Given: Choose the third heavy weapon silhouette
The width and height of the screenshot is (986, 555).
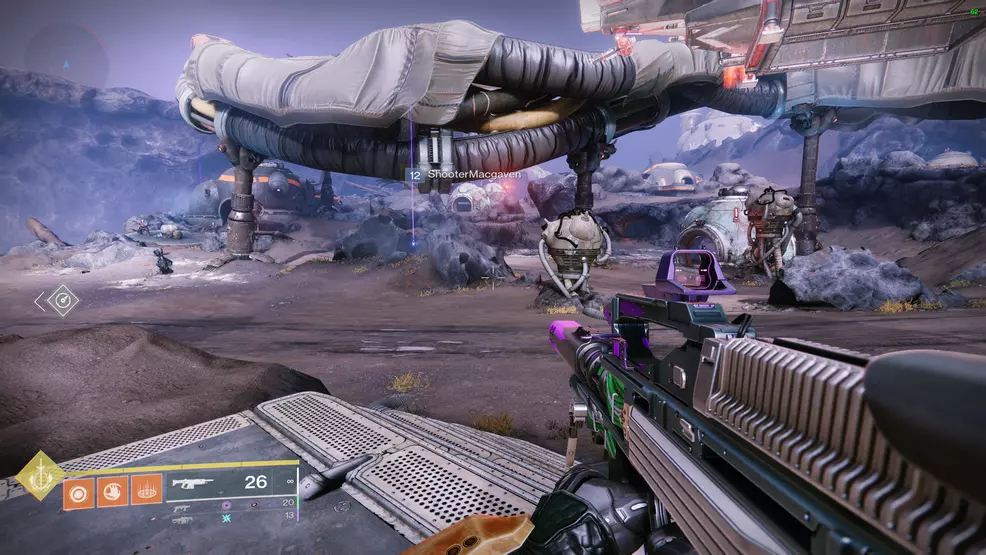Looking at the screenshot, I should tap(184, 520).
